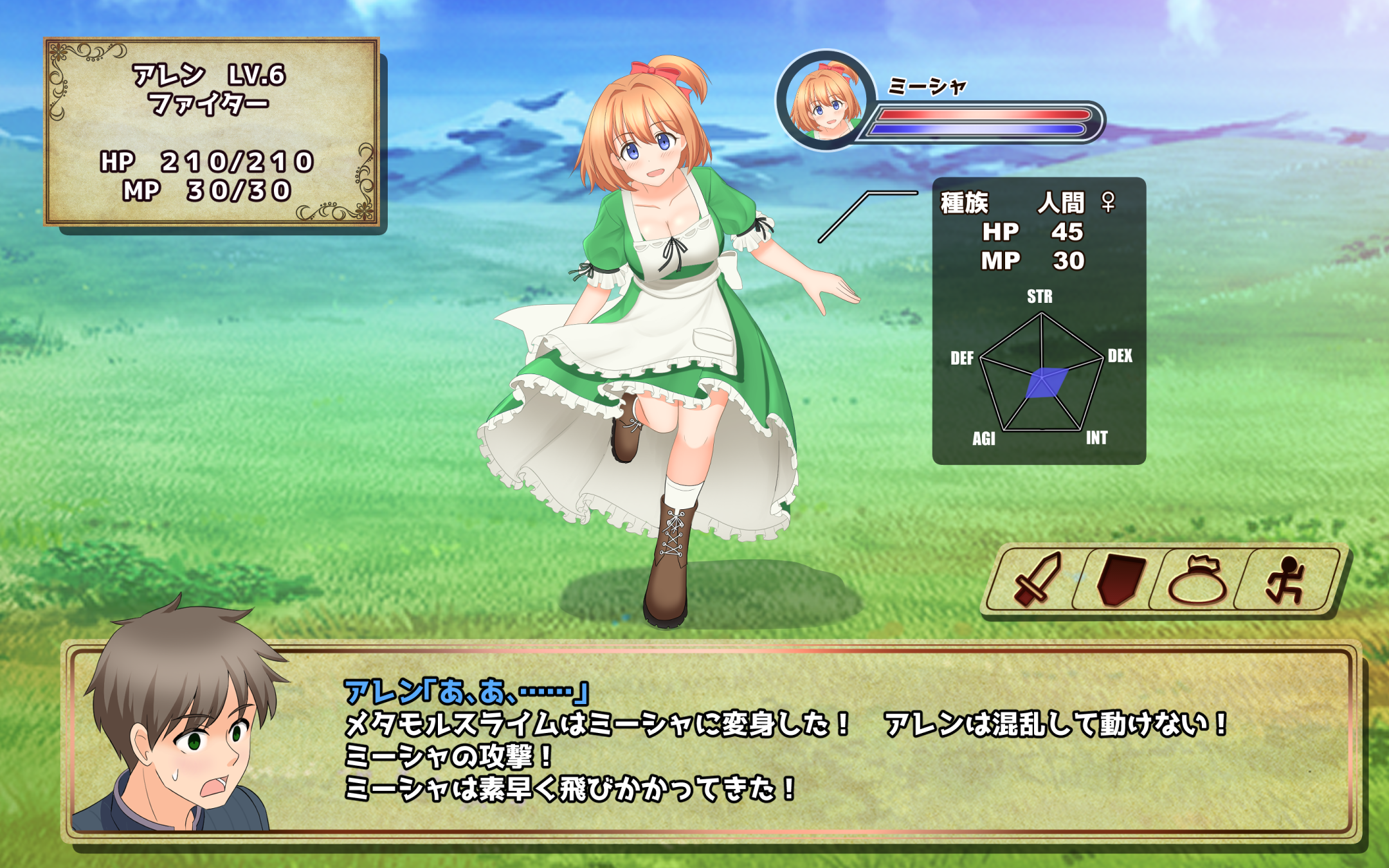Choose the sword attack command

click(1037, 579)
